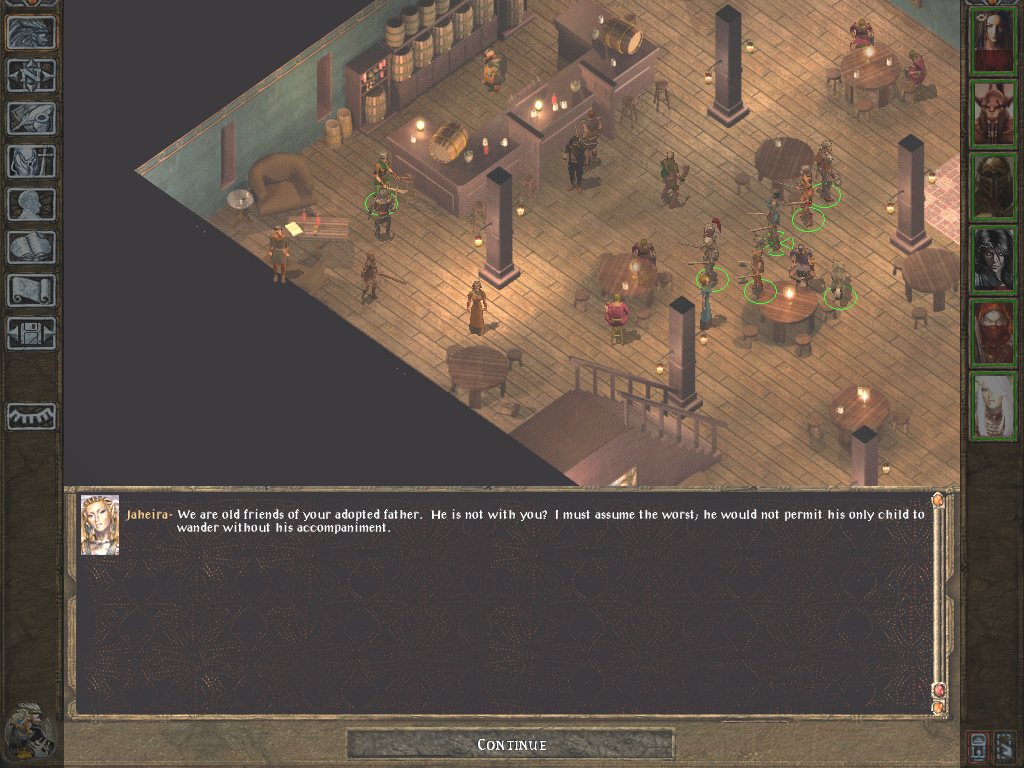Open the inventory screen icon
This screenshot has height=768, width=1024.
point(31,162)
